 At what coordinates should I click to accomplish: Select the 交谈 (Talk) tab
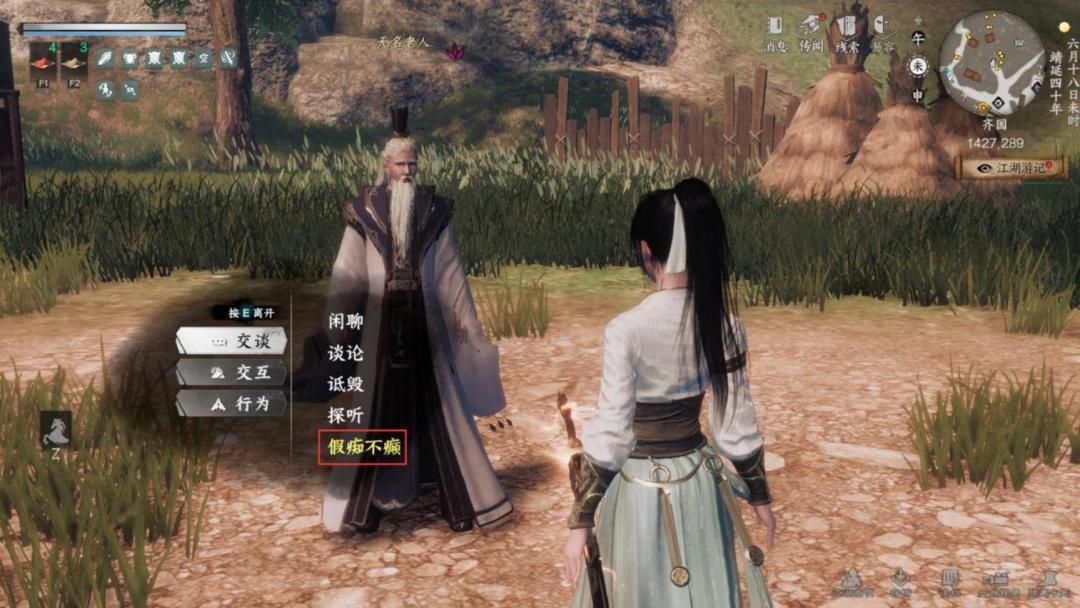pos(232,341)
